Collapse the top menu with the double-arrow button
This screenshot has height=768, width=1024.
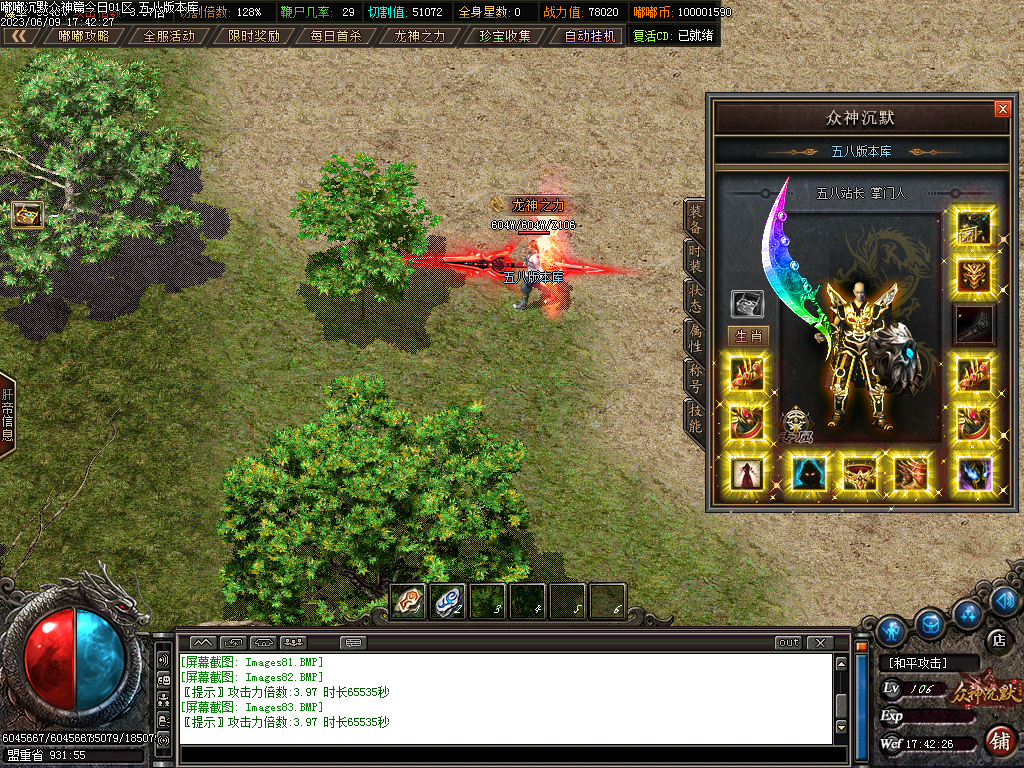click(19, 36)
